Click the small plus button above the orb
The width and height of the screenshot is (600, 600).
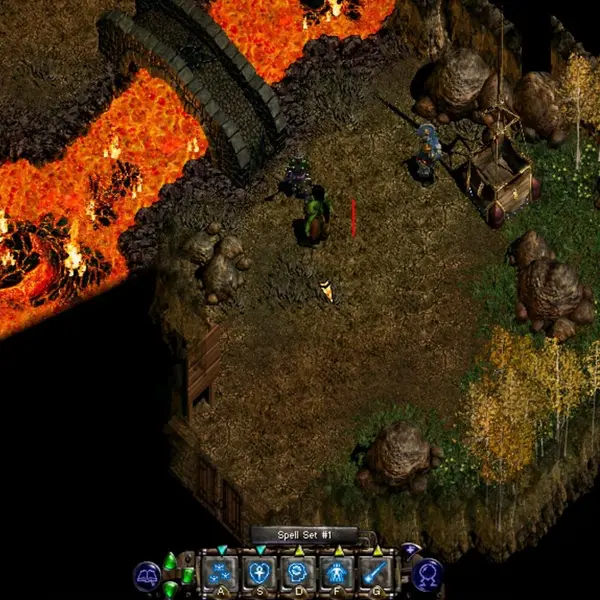pyautogui.click(x=410, y=549)
